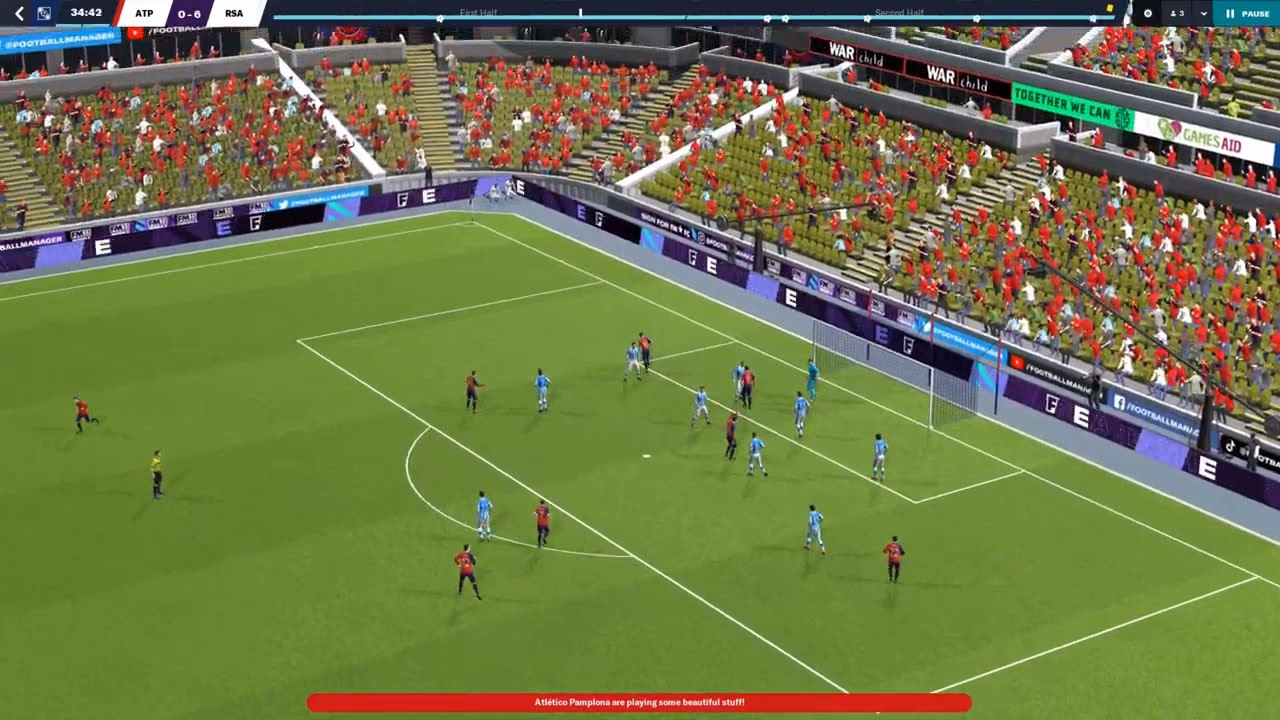
Task: Jump to yellow card marker on timeline
Action: [x=1109, y=9]
